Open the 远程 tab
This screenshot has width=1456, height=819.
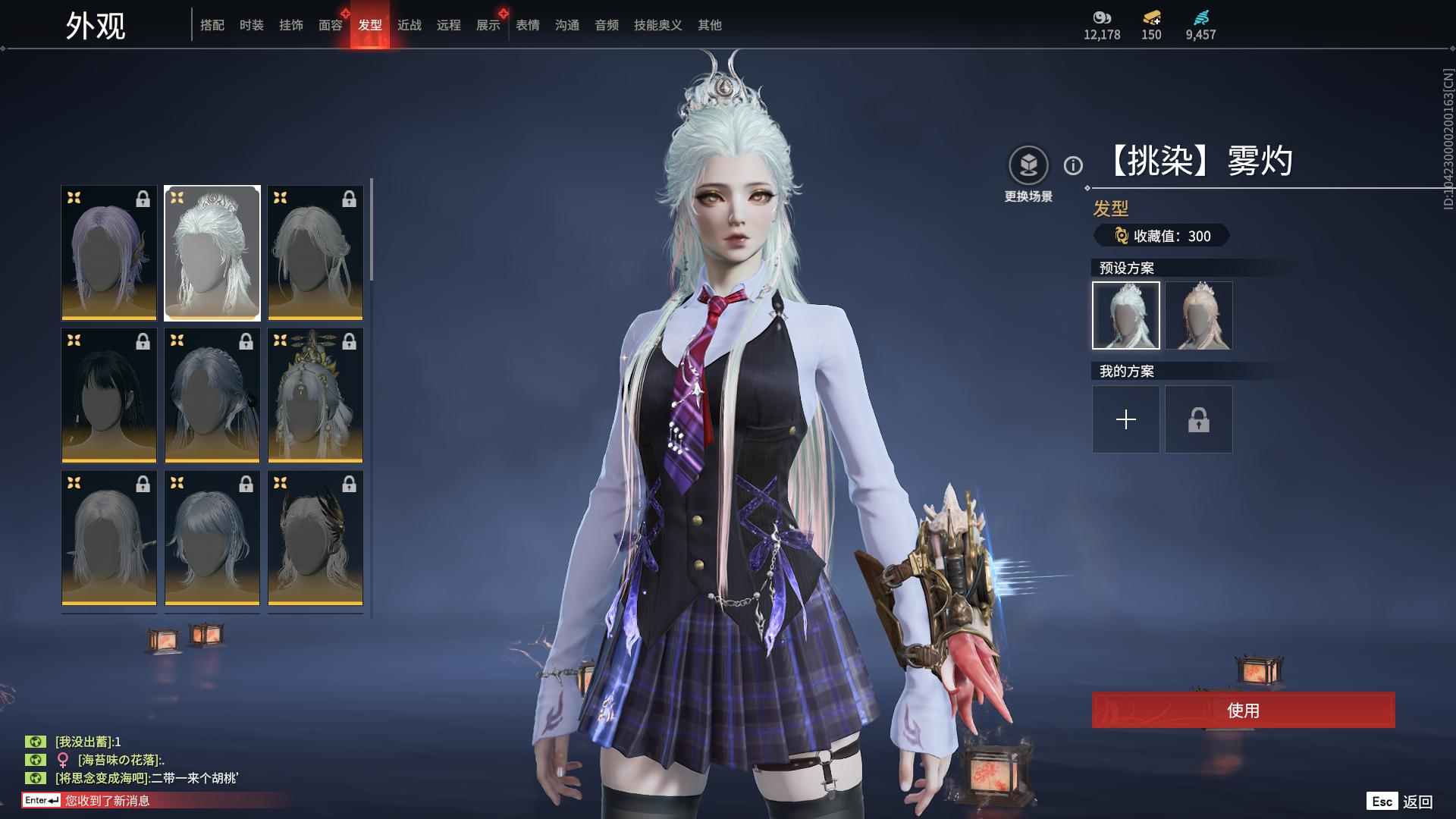click(x=449, y=25)
